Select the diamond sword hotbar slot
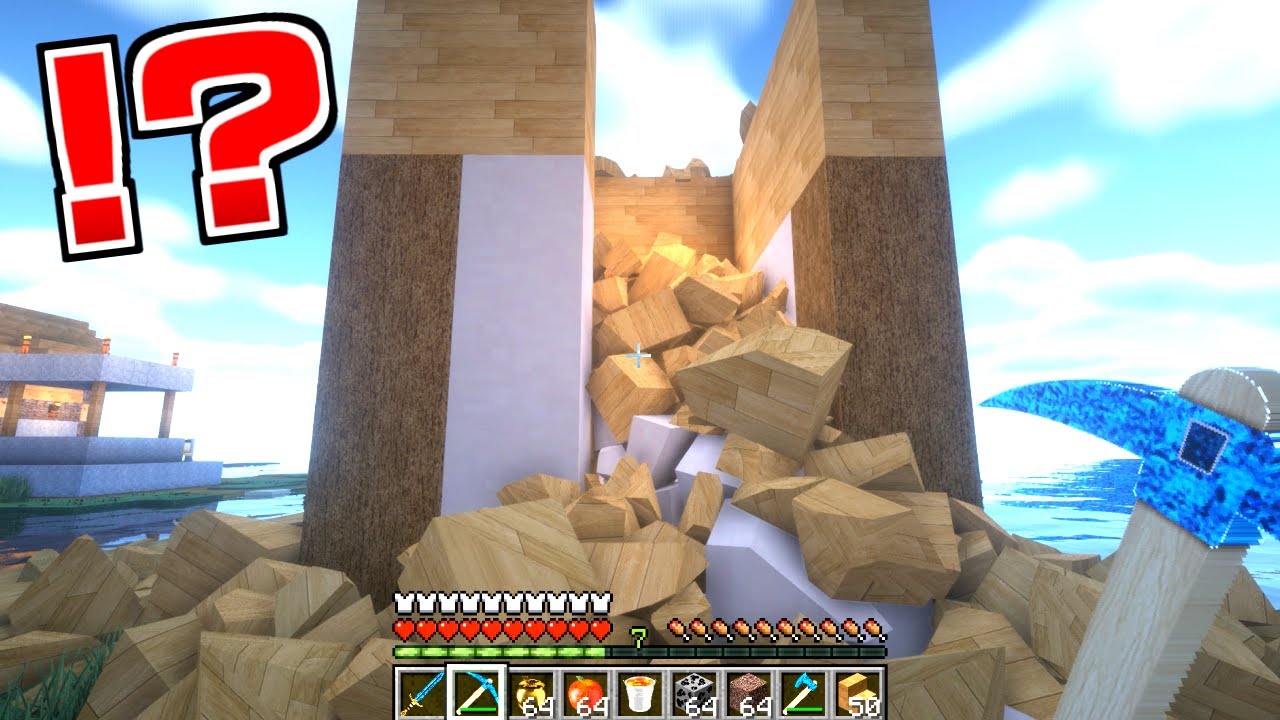 (420, 693)
